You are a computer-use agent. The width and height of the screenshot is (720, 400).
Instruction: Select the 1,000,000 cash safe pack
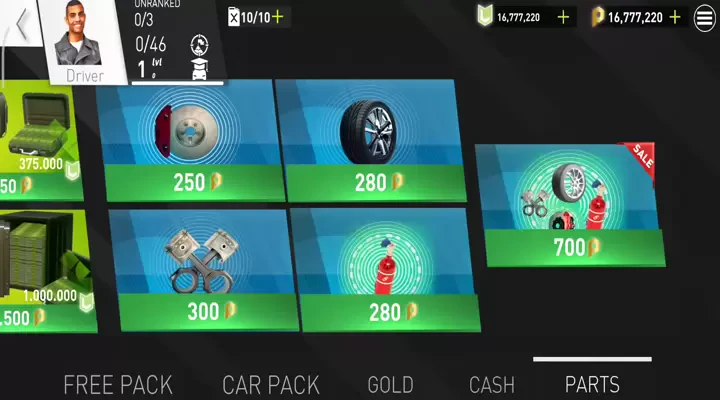pos(40,270)
